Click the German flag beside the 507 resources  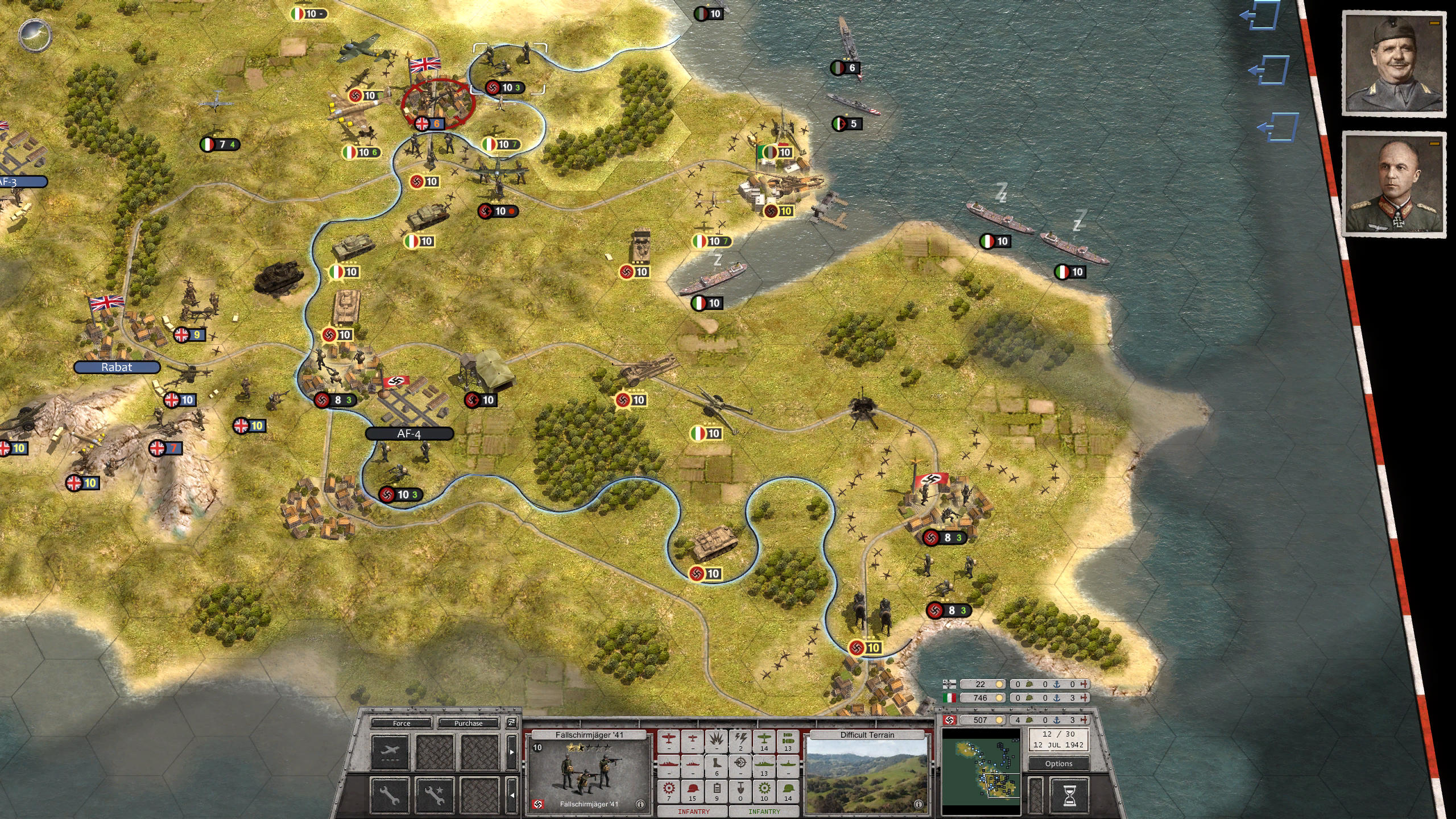(949, 721)
